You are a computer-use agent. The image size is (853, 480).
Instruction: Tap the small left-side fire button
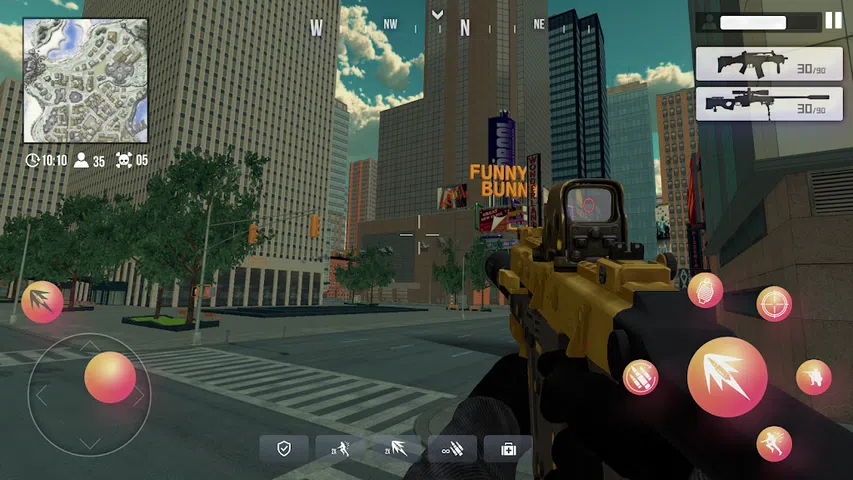pos(42,302)
